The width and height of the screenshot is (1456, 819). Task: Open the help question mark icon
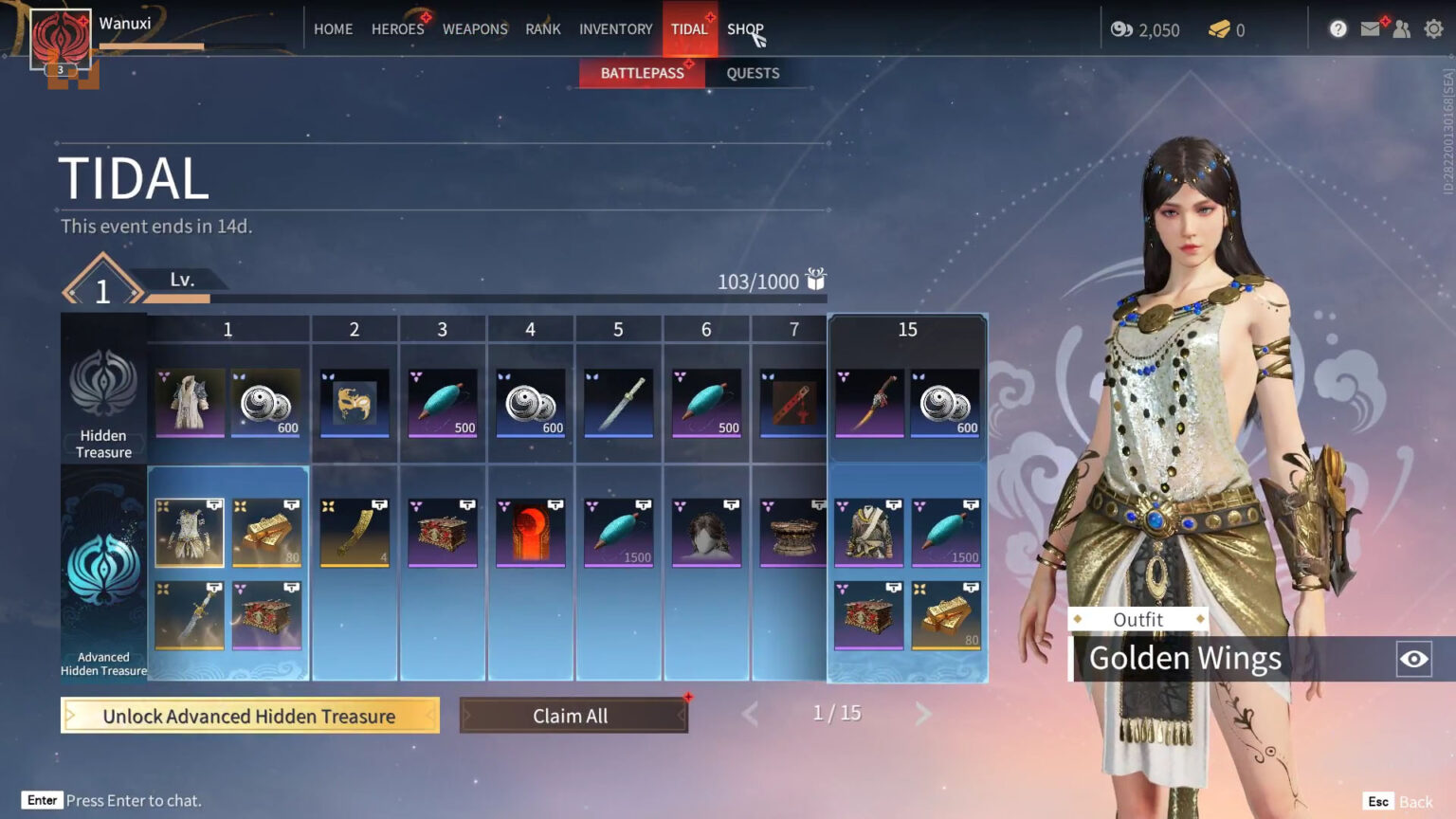pyautogui.click(x=1338, y=29)
